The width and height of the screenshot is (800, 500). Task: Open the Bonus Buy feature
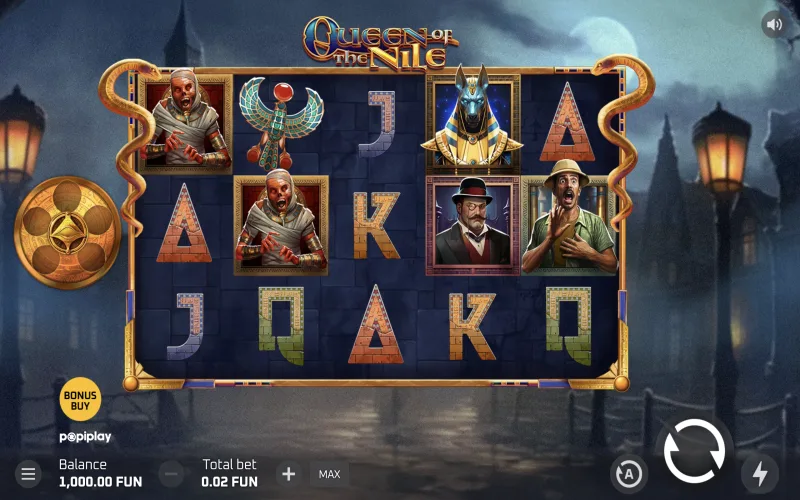tap(81, 396)
